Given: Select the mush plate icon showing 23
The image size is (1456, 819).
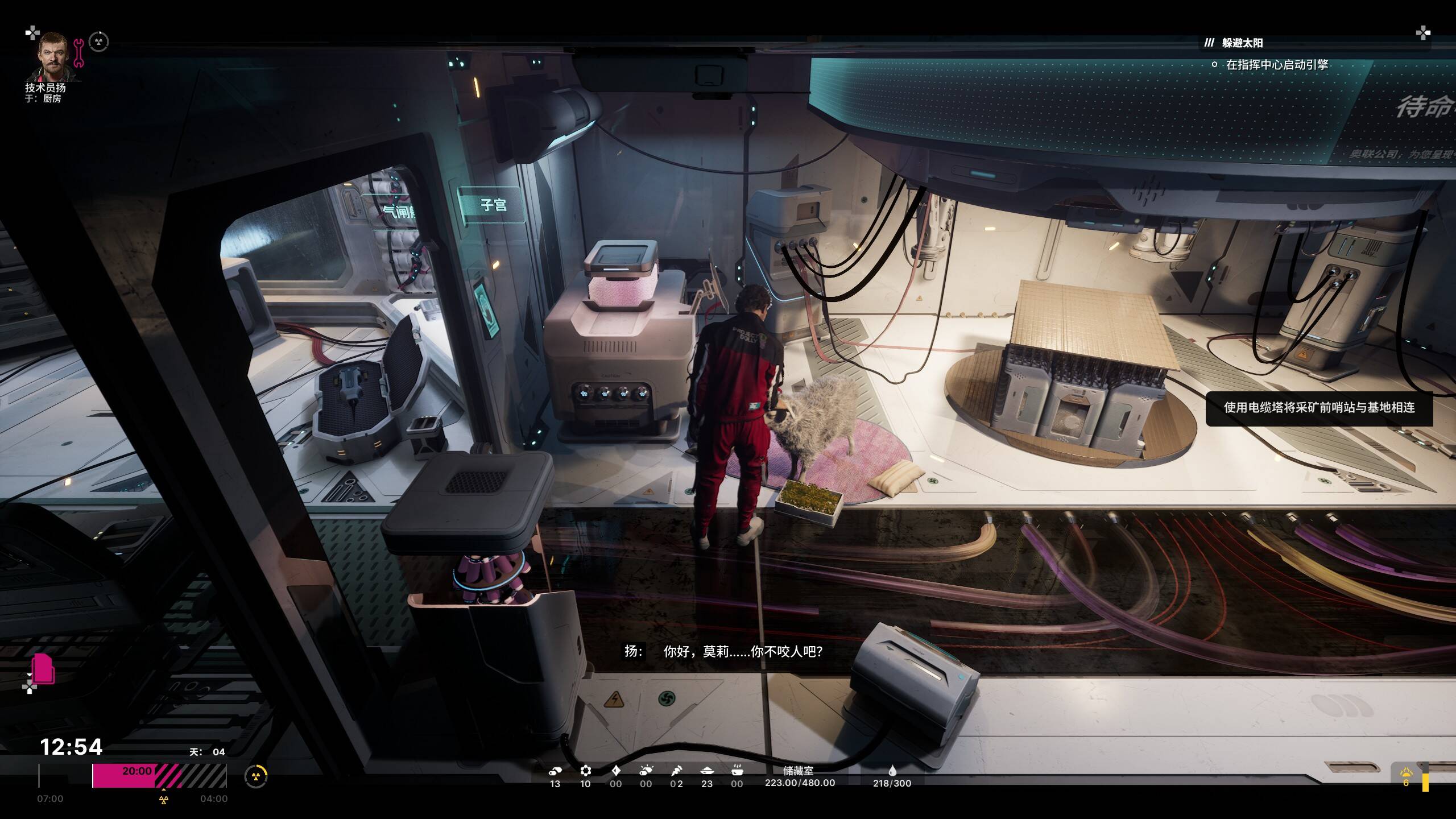Looking at the screenshot, I should coord(707,771).
